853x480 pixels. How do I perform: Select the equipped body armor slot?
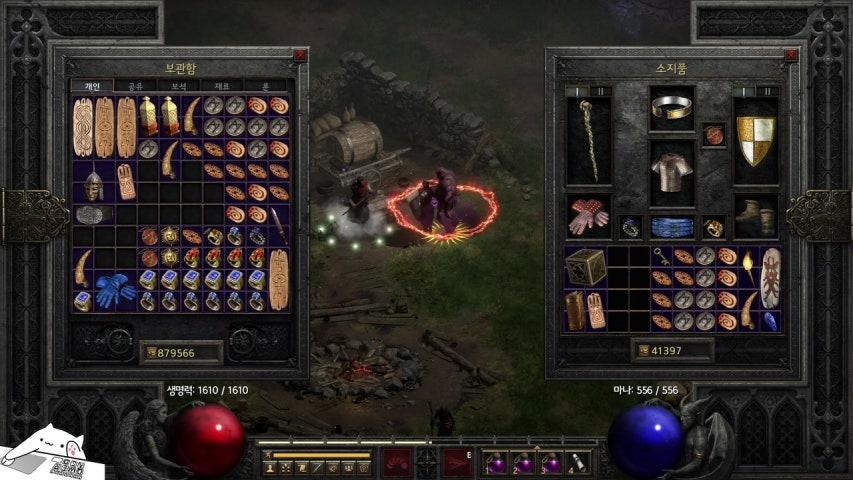pos(672,172)
